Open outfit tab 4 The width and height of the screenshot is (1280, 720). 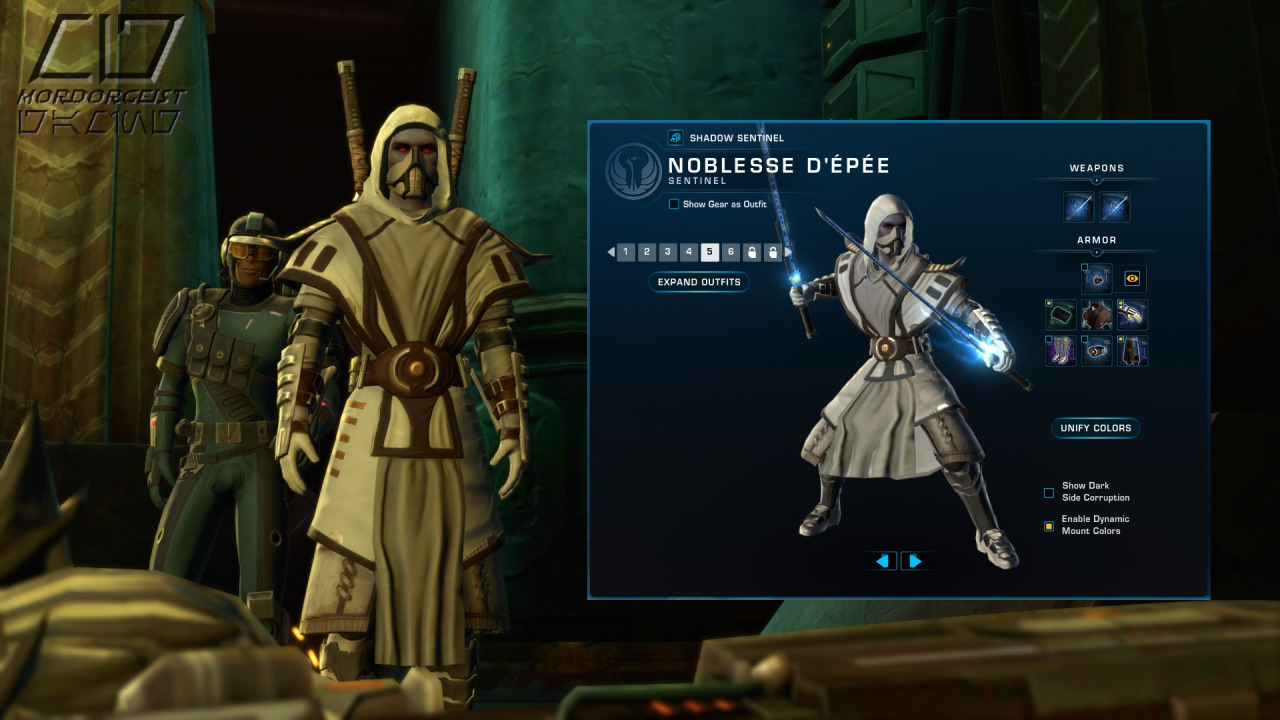coord(689,252)
